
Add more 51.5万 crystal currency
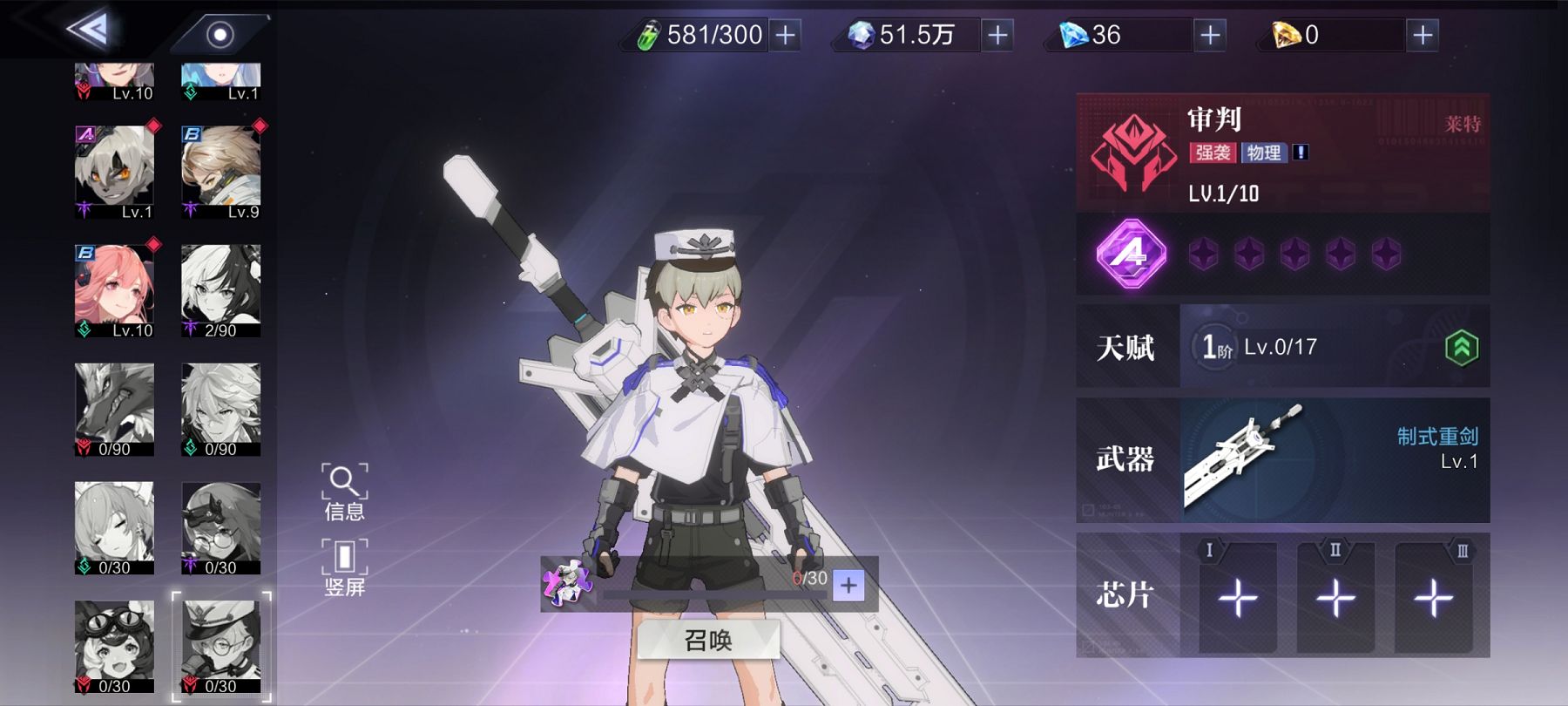[997, 35]
